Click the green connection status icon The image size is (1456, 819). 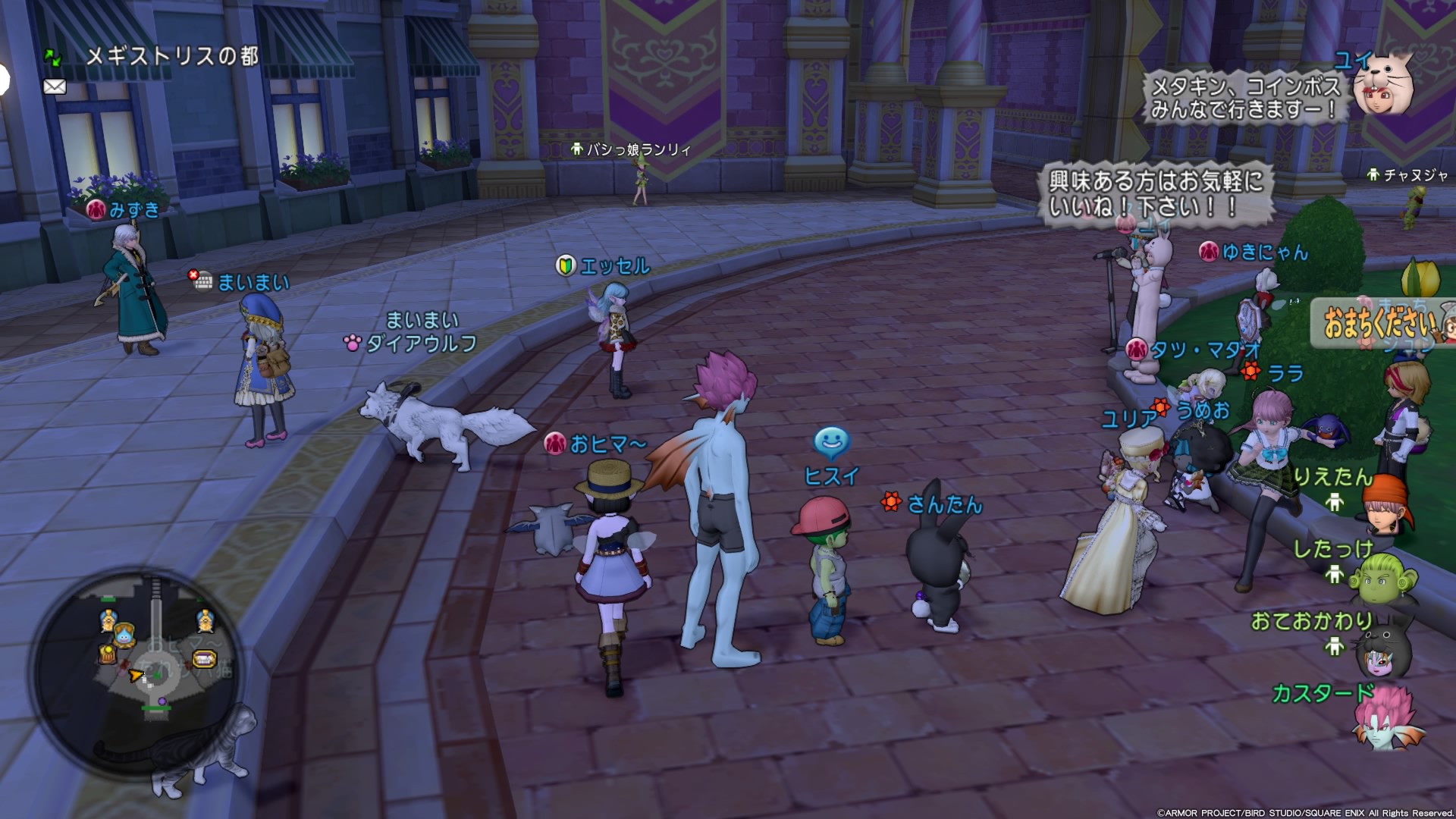(52, 56)
